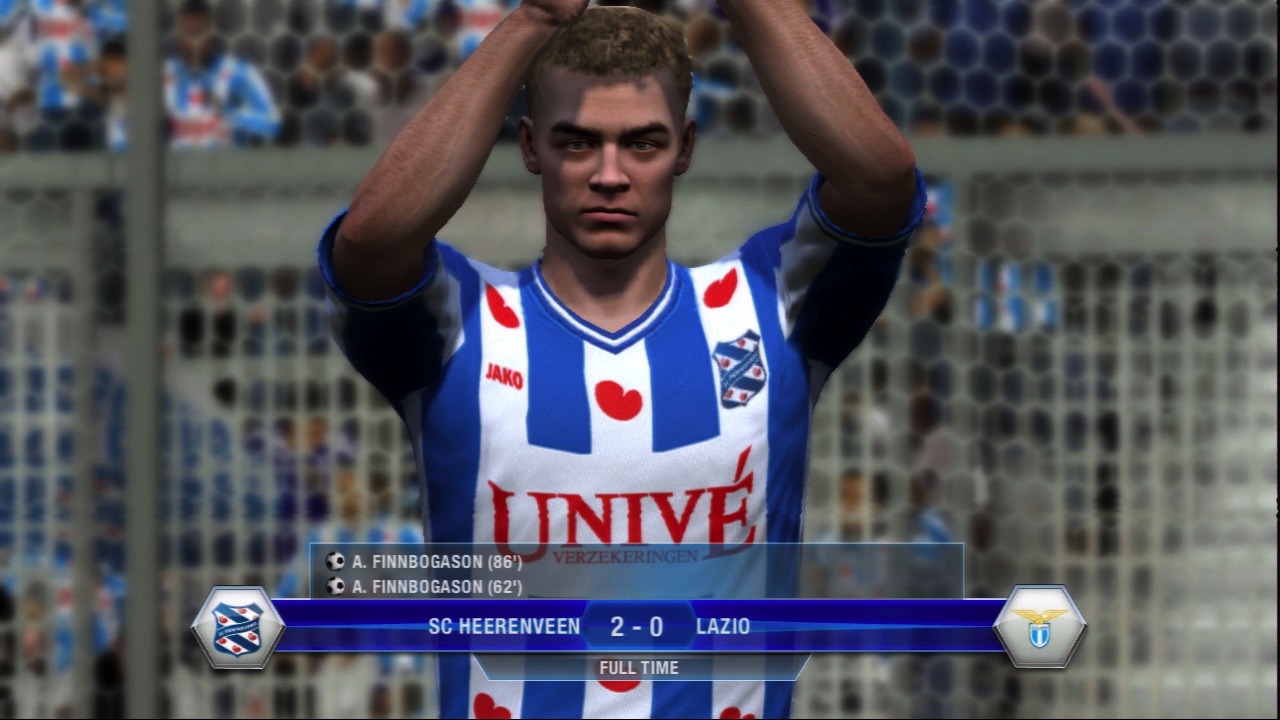This screenshot has height=720, width=1280.
Task: Toggle the FULL TIME status banner
Action: point(638,667)
